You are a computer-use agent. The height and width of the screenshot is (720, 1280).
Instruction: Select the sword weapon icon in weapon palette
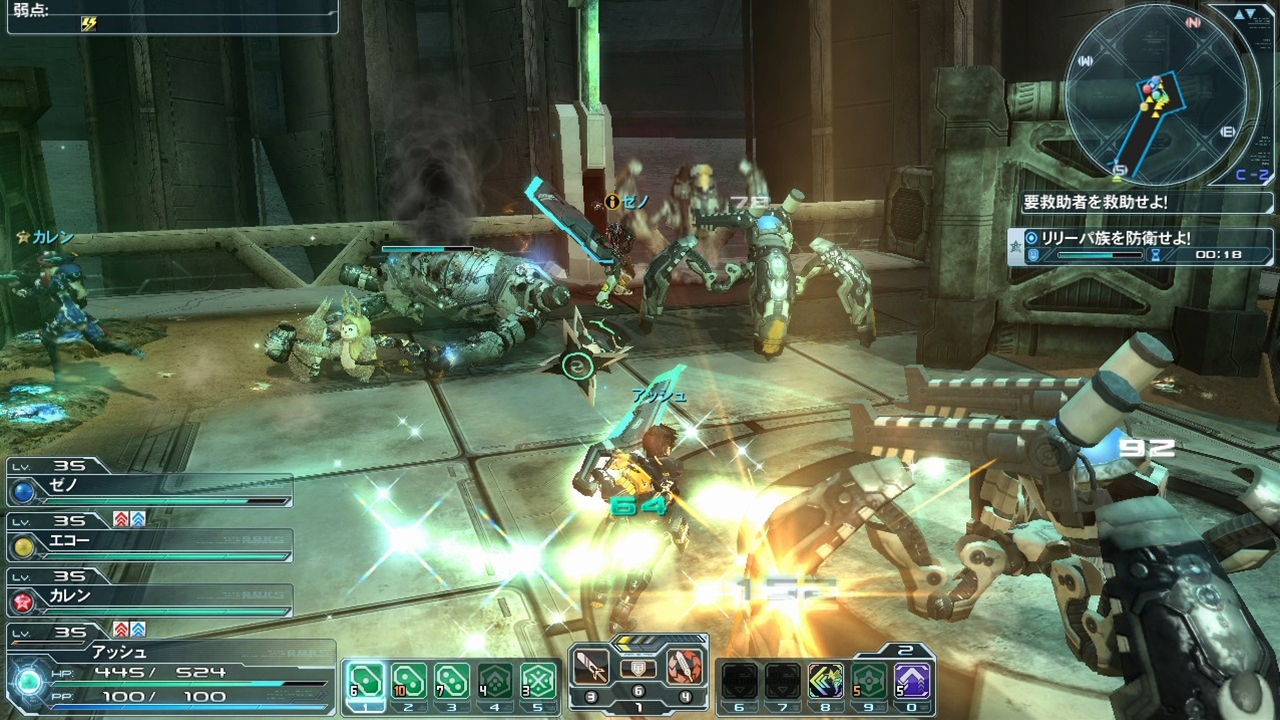[x=593, y=667]
